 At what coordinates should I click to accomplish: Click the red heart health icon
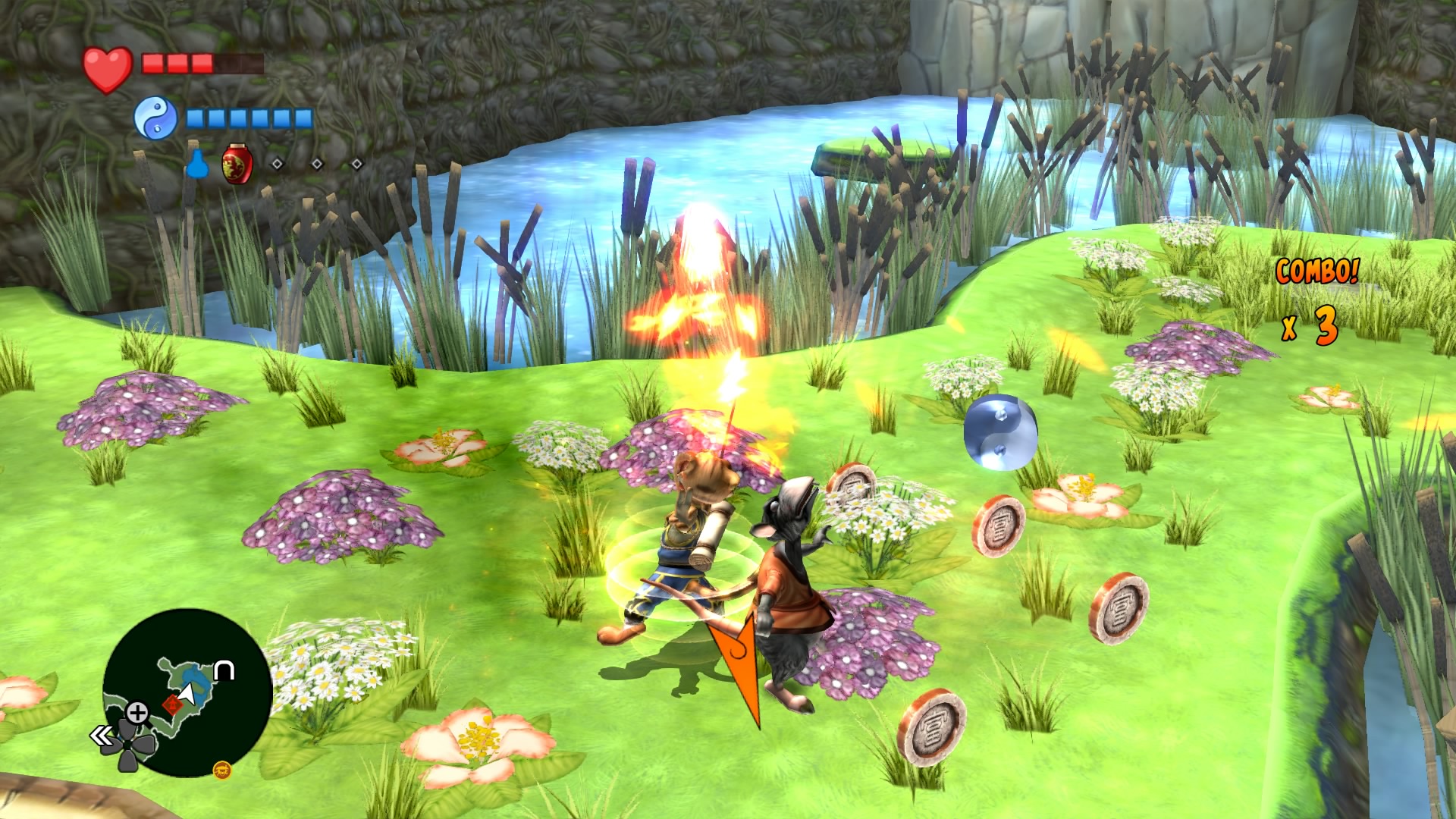pos(108,67)
